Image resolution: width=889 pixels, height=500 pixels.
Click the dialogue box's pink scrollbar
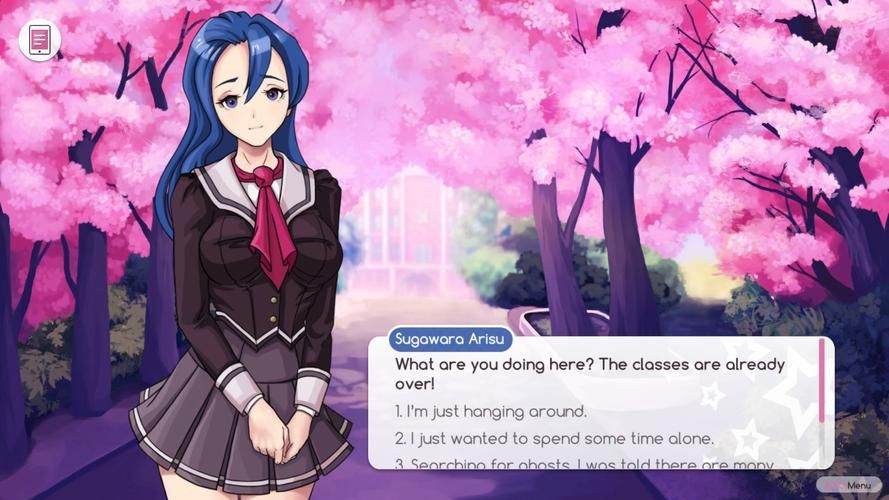coord(823,381)
